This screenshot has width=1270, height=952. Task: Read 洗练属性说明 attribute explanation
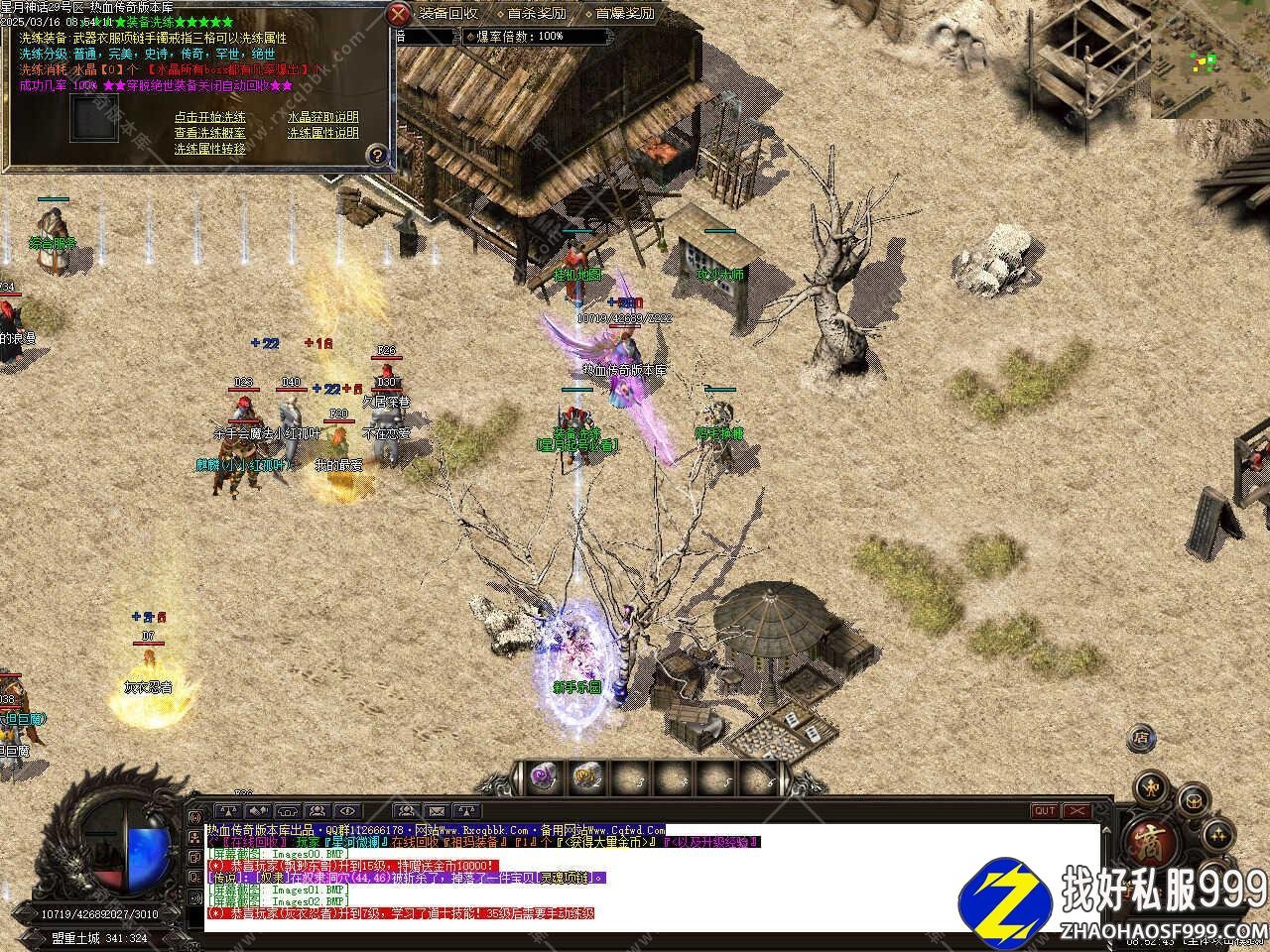(x=322, y=133)
